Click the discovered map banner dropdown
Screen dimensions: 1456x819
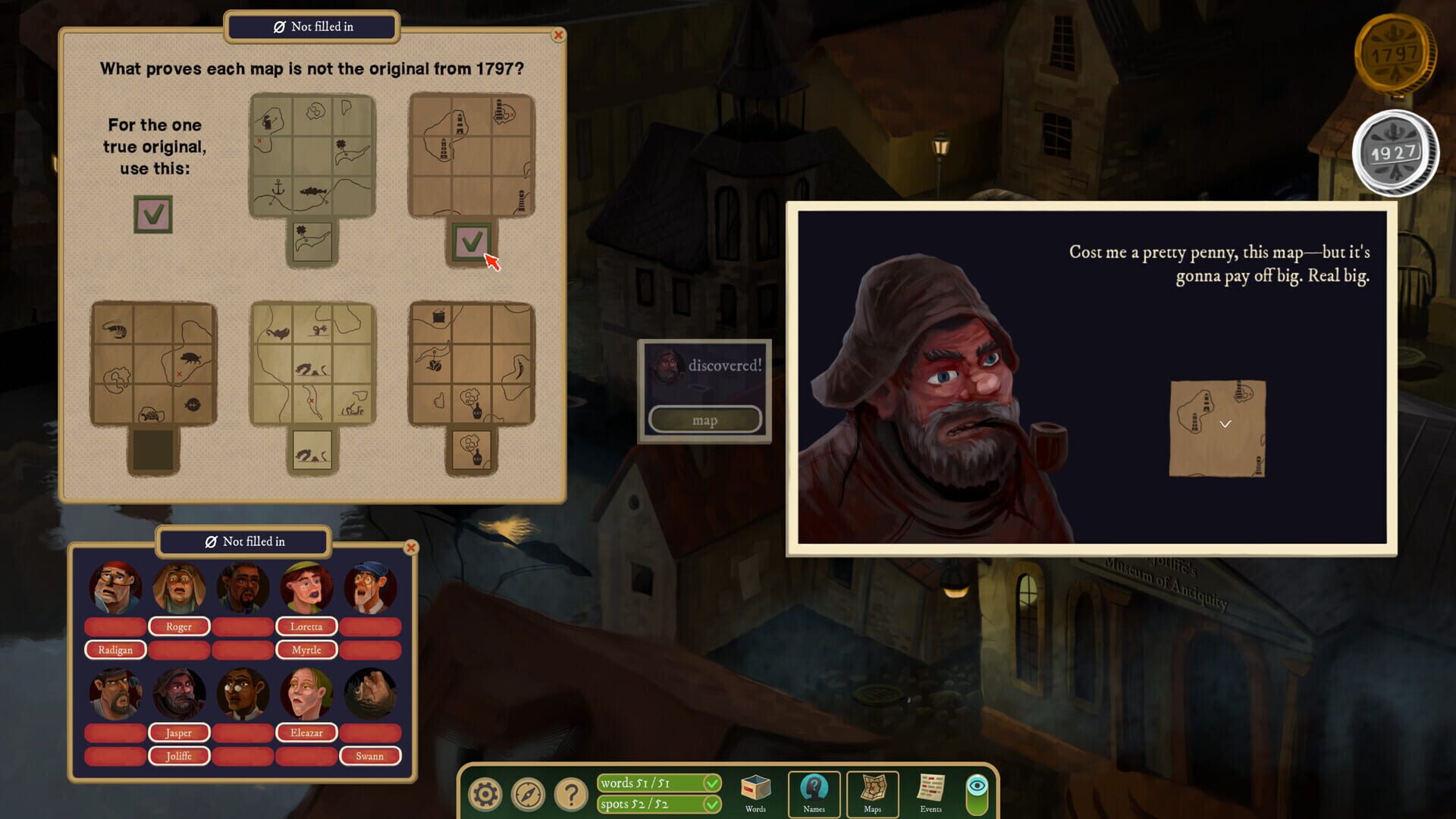coord(704,419)
